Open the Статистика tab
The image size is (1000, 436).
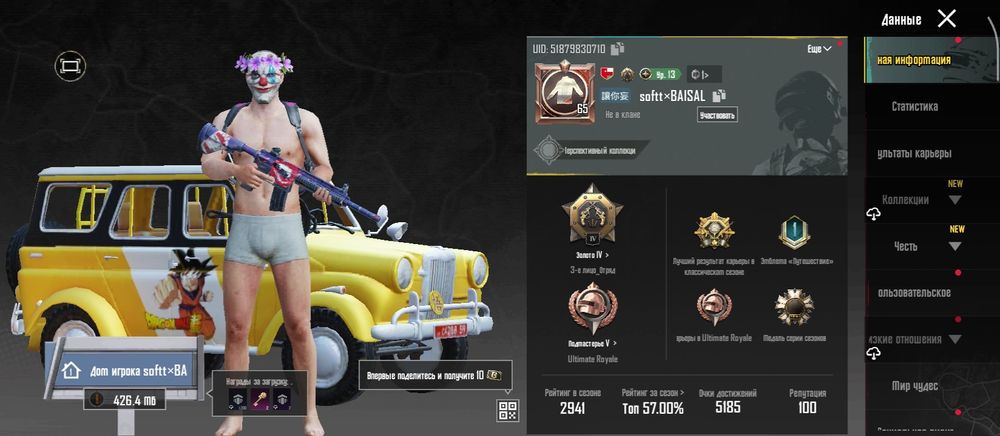pyautogui.click(x=914, y=106)
